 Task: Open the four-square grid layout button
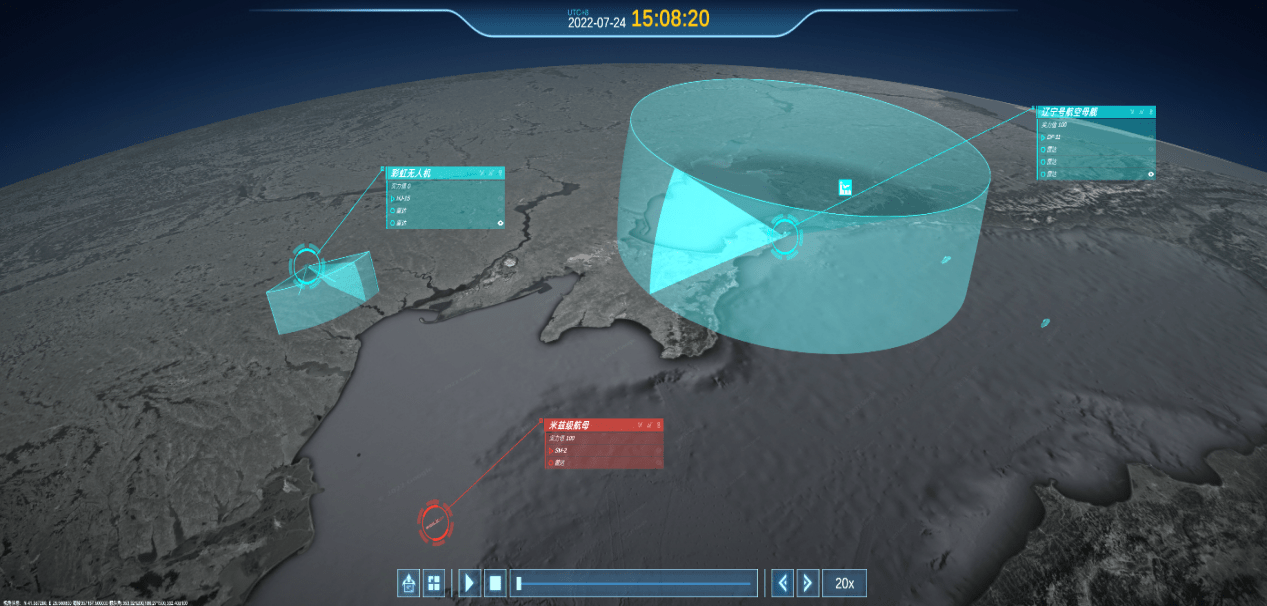(433, 583)
